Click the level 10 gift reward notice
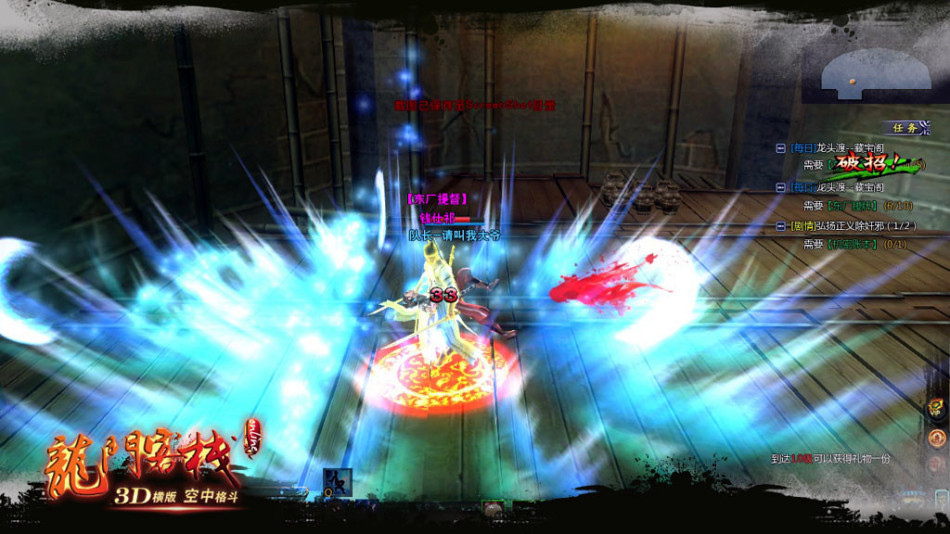Viewport: 950px width, 534px height. click(830, 458)
